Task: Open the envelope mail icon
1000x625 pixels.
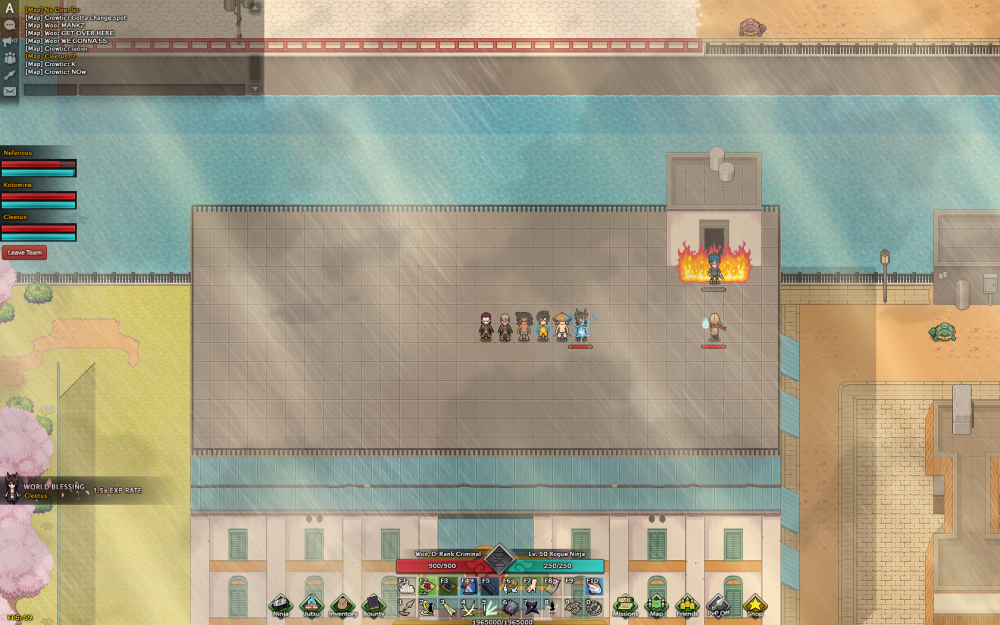Action: coord(10,91)
